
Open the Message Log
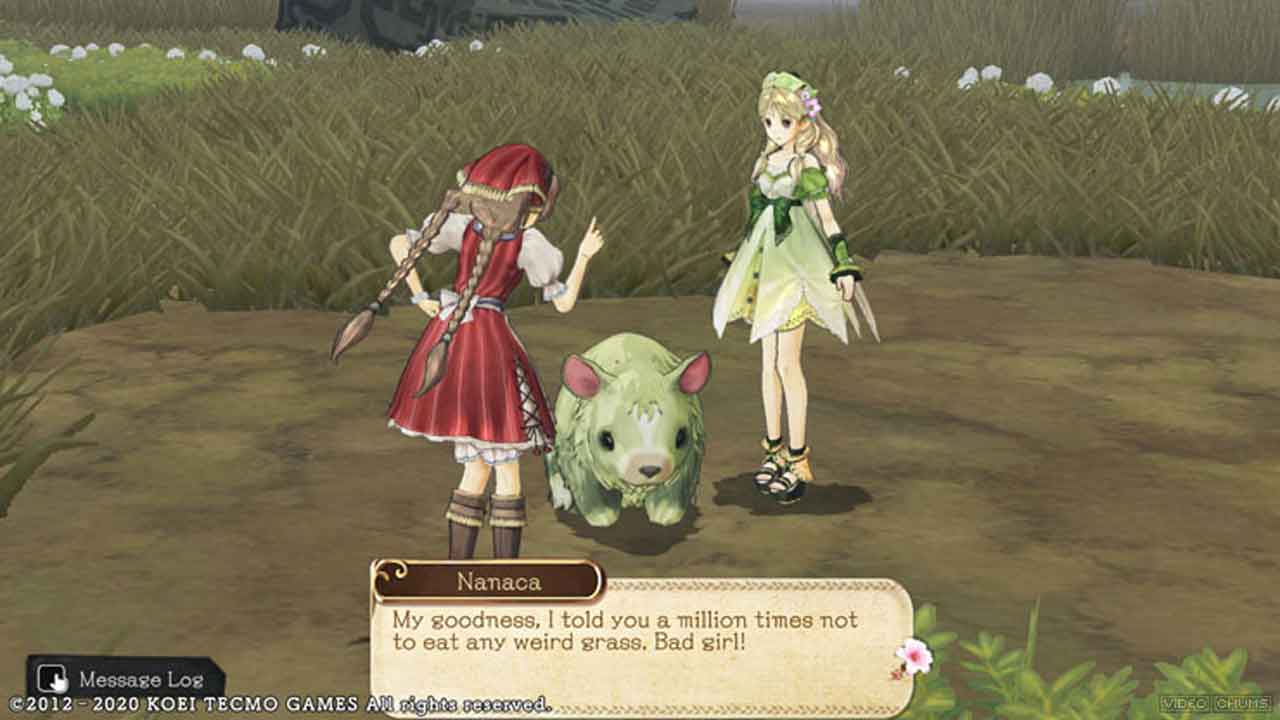124,679
